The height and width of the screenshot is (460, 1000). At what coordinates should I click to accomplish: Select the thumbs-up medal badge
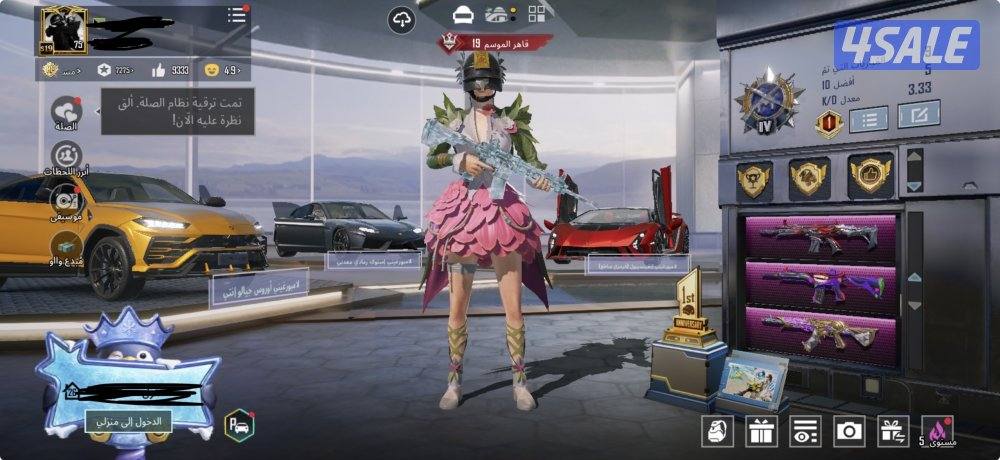870,177
